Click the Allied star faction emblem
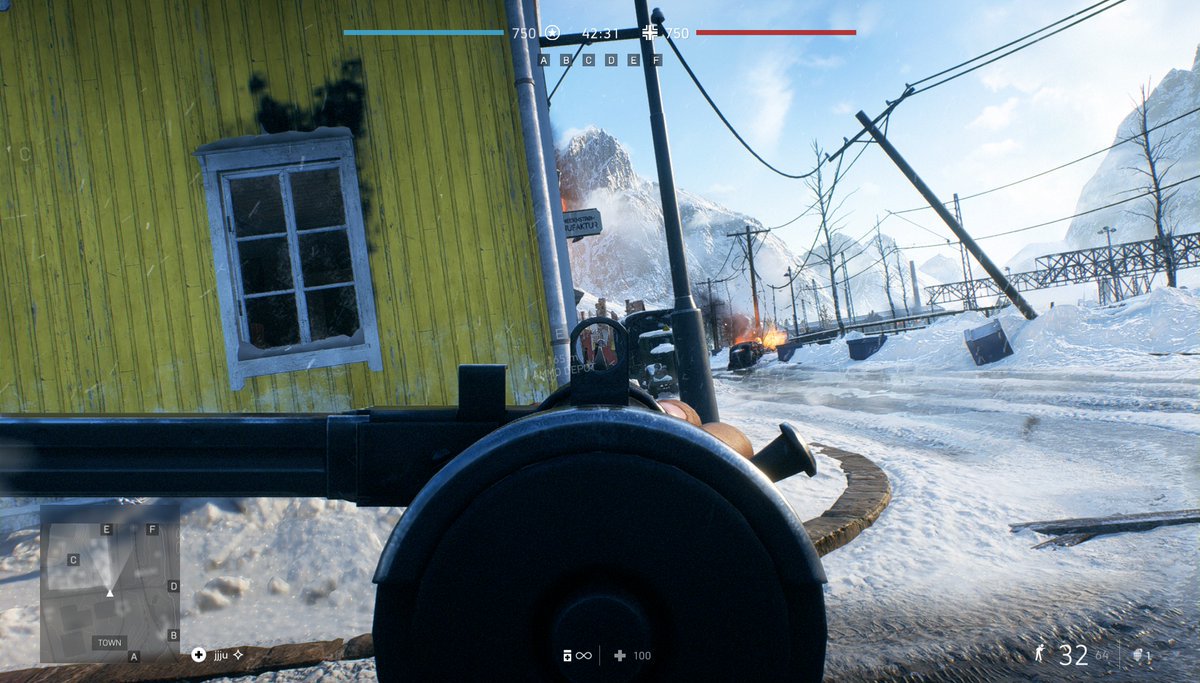This screenshot has width=1200, height=683. tap(551, 33)
